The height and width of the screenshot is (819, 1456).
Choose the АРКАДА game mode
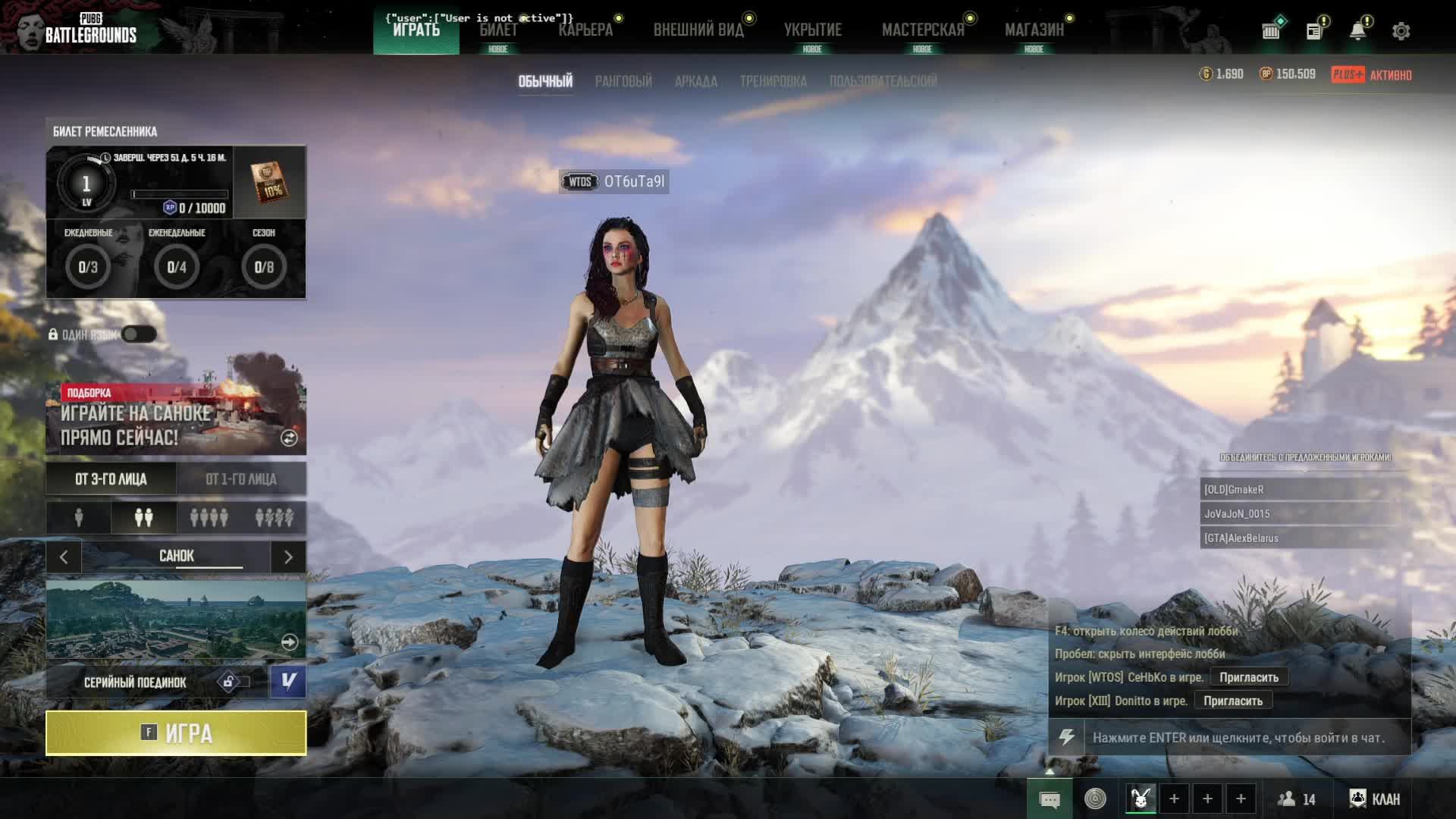coord(695,81)
